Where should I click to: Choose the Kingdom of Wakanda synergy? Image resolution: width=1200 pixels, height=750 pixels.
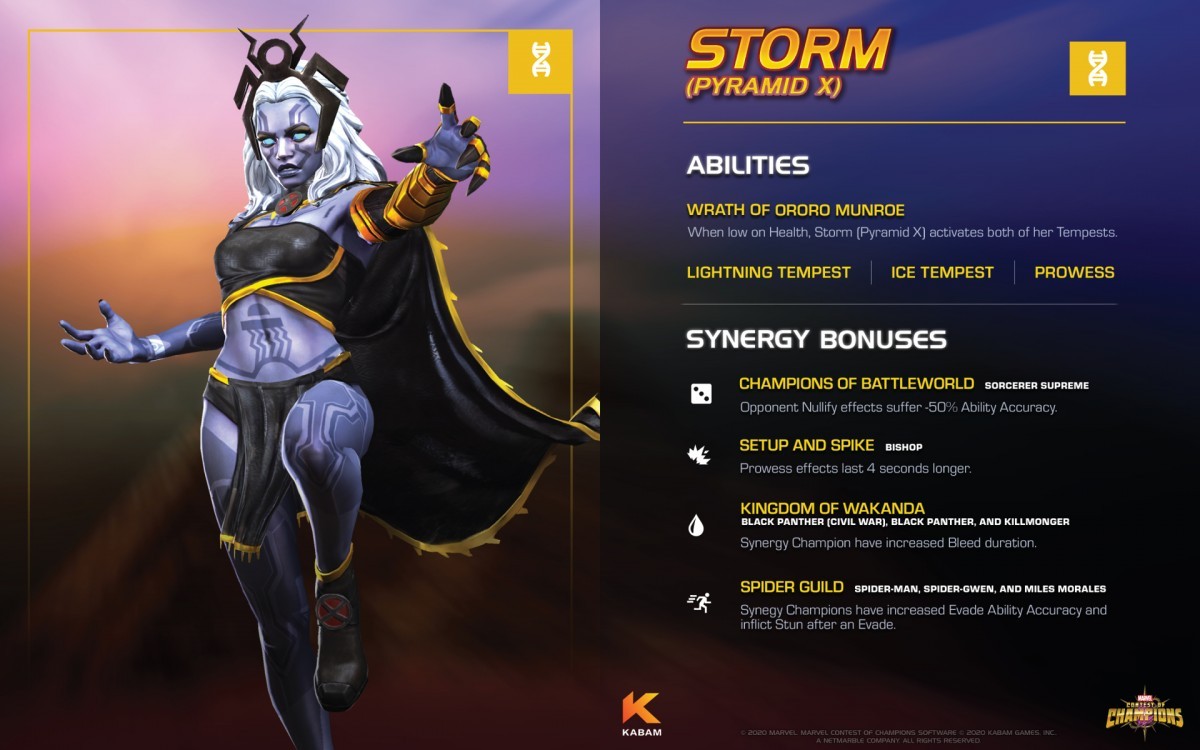point(832,508)
